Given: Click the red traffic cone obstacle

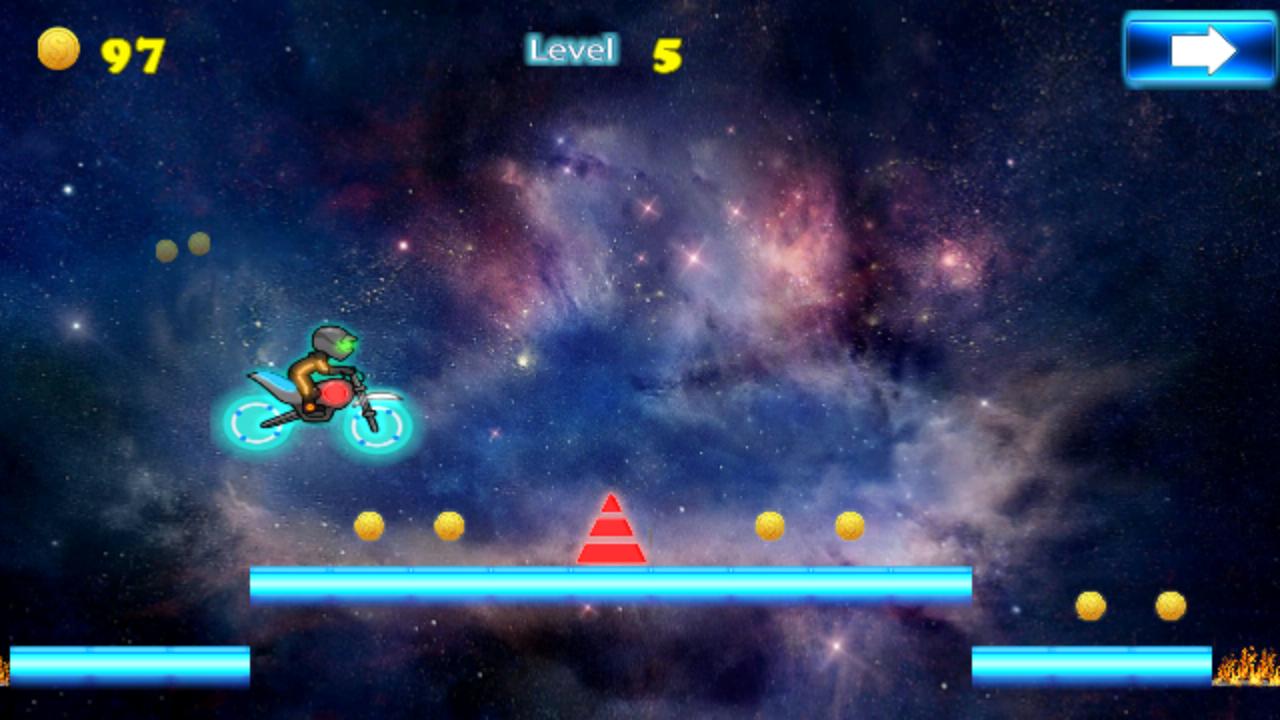Looking at the screenshot, I should coord(613,530).
